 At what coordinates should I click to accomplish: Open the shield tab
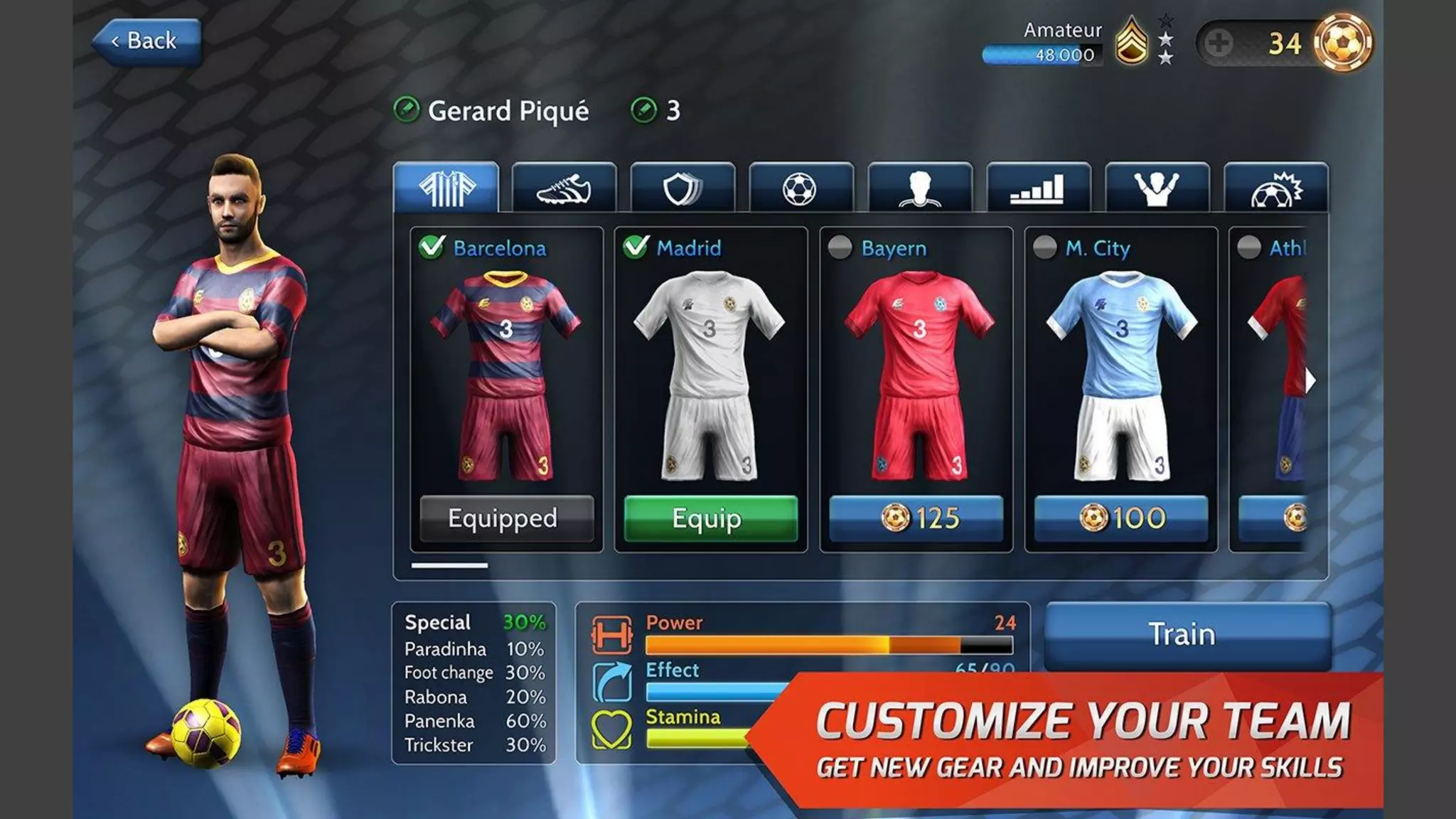click(x=682, y=188)
